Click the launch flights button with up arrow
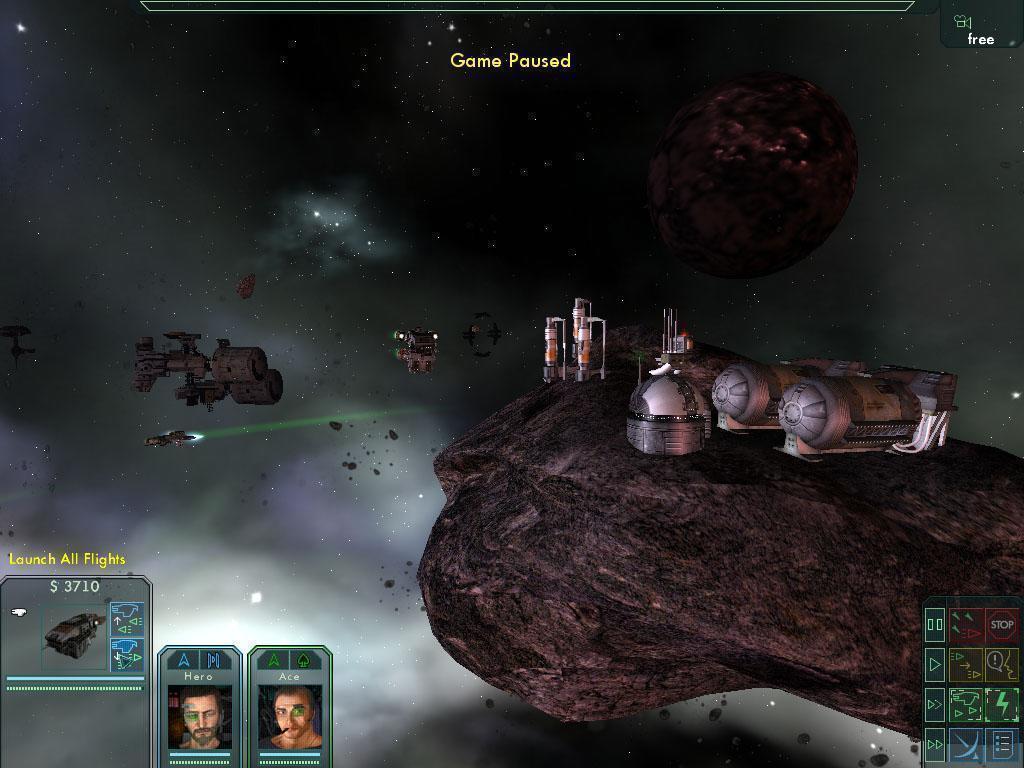 click(126, 620)
